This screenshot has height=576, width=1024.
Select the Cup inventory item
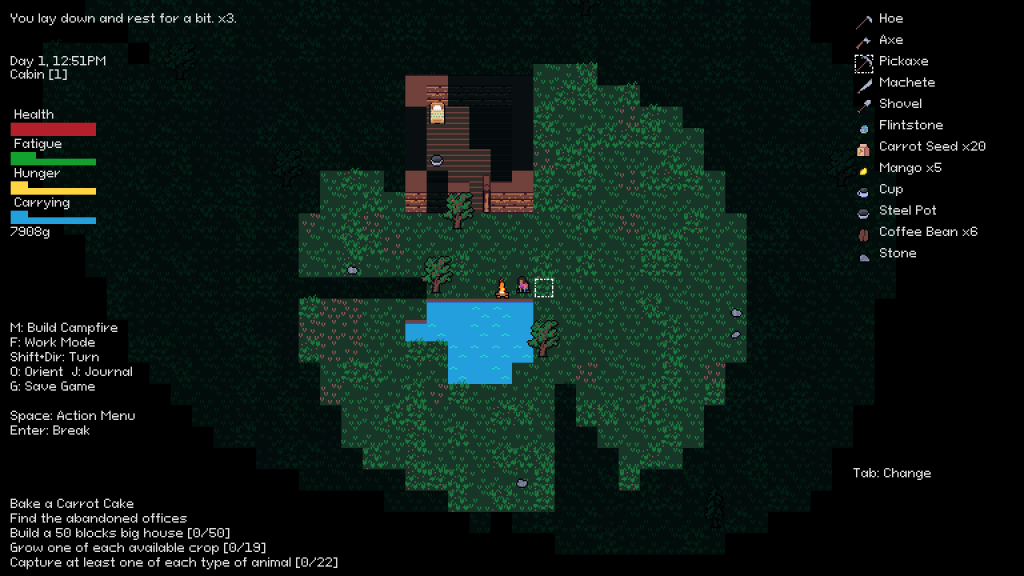890,189
